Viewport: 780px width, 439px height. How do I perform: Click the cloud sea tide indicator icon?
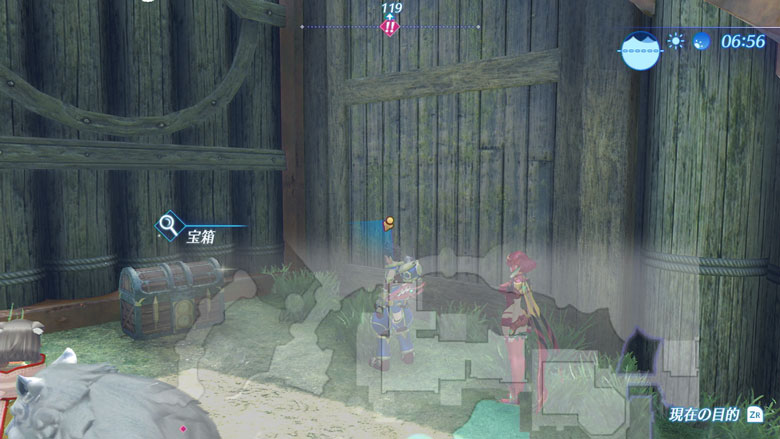point(639,48)
